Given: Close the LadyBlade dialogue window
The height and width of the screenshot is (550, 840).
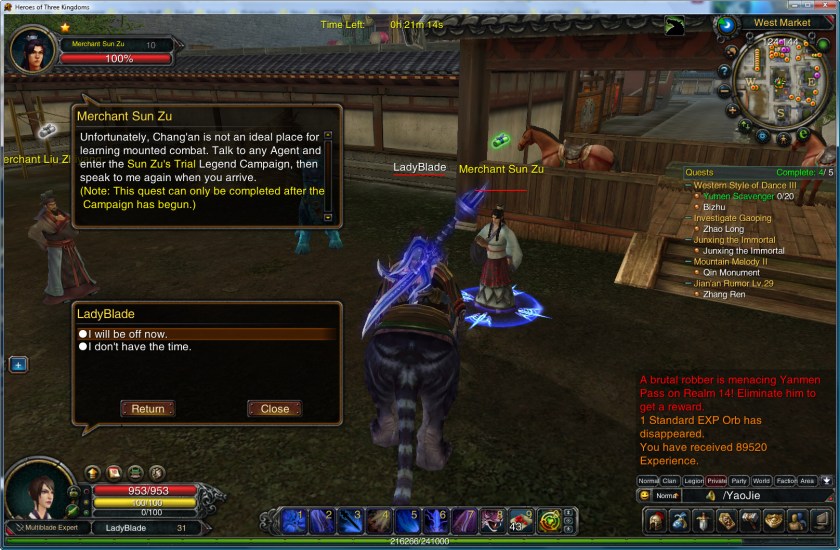Looking at the screenshot, I should click(274, 408).
